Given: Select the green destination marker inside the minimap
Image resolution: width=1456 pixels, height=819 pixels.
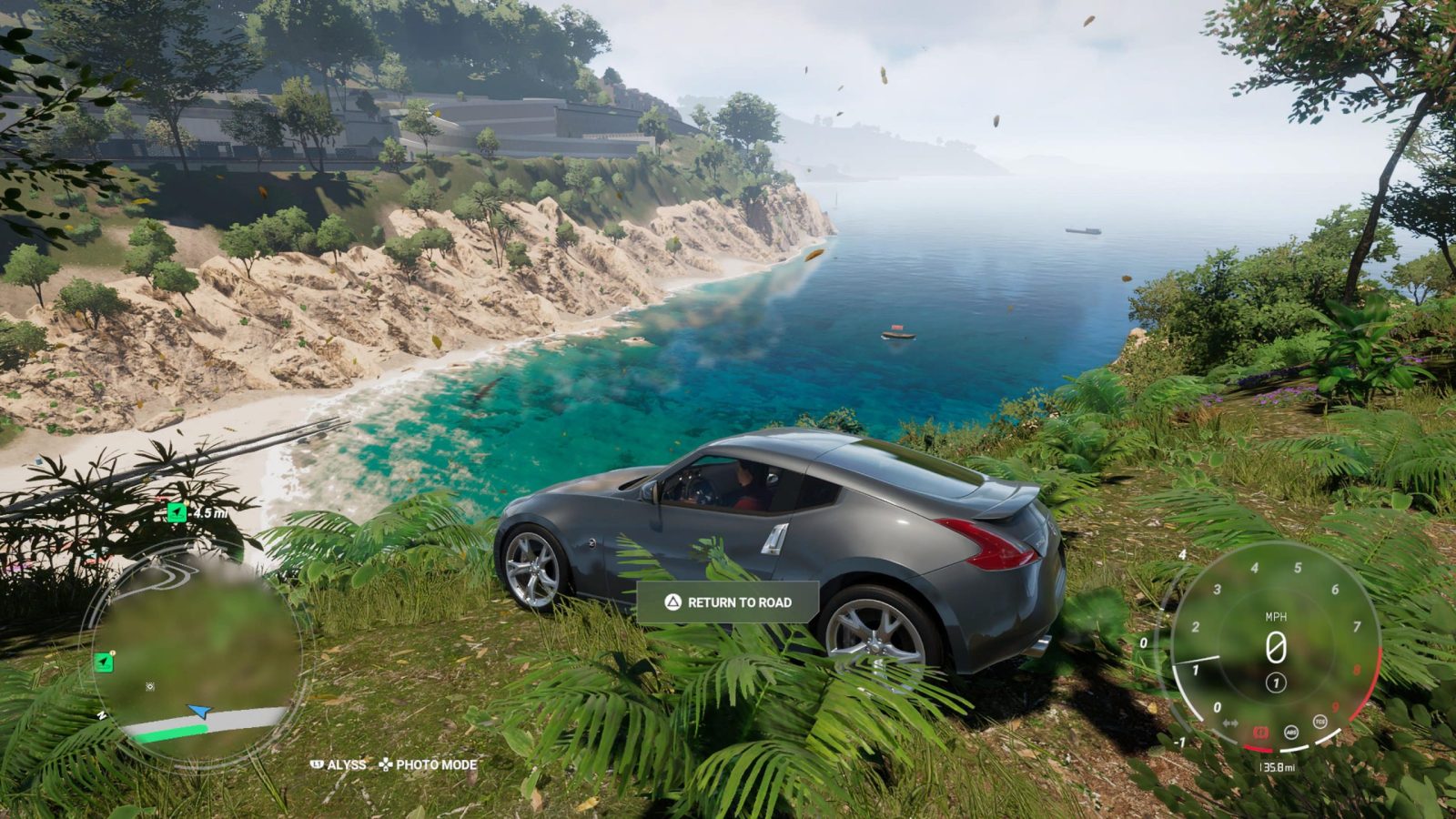Looking at the screenshot, I should 104,662.
